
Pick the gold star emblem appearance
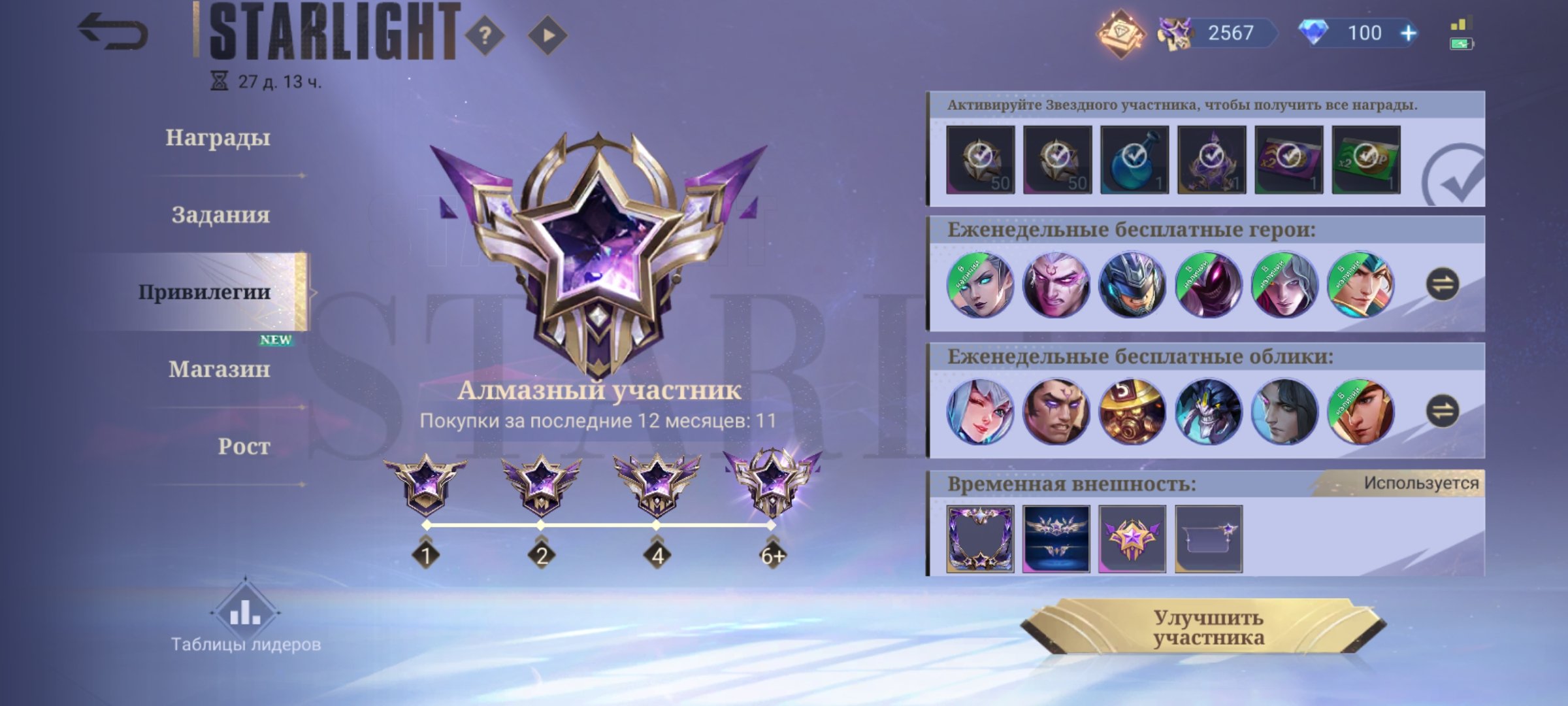[x=1132, y=539]
